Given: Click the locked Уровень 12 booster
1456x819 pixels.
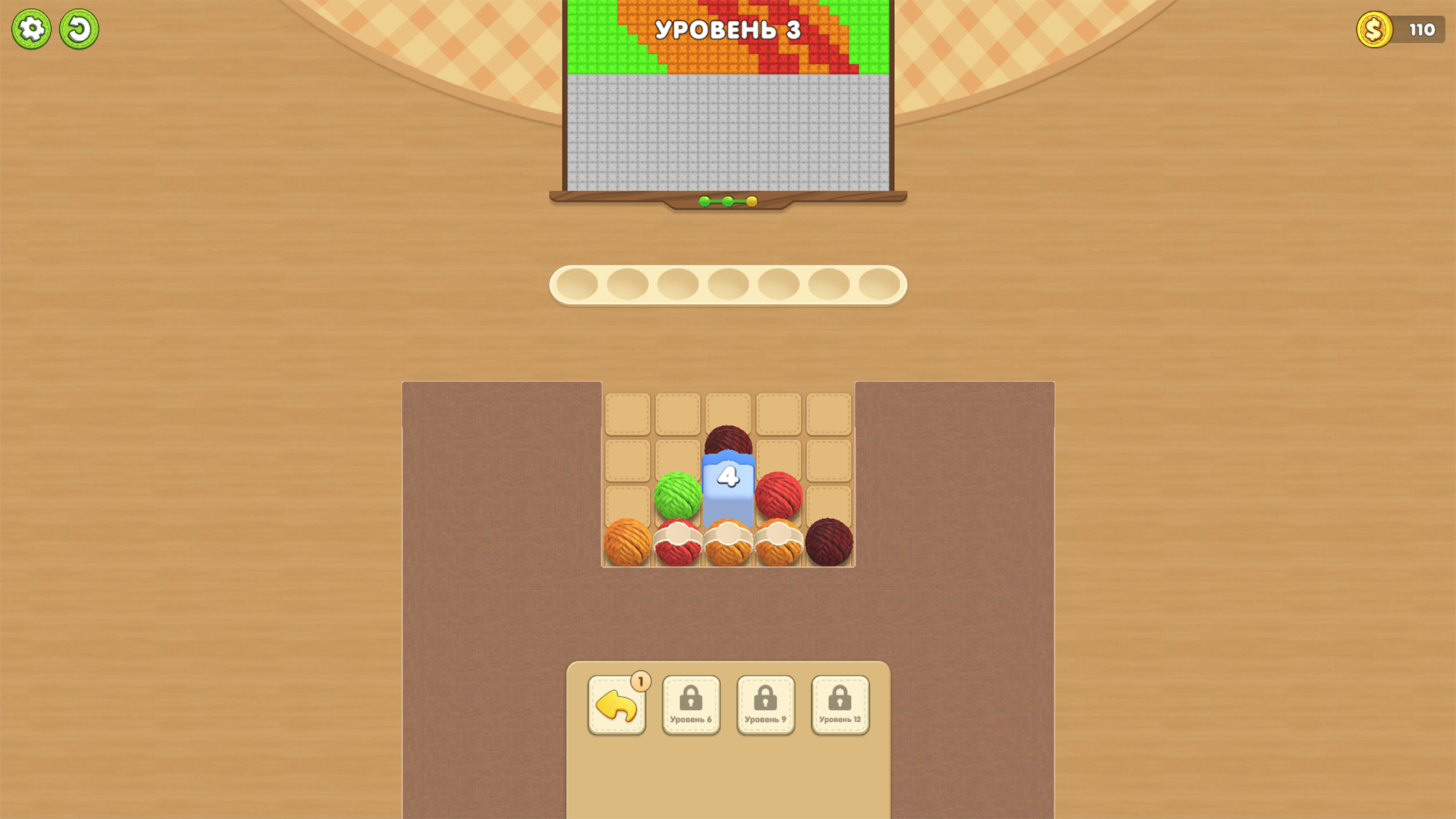Looking at the screenshot, I should point(839,704).
